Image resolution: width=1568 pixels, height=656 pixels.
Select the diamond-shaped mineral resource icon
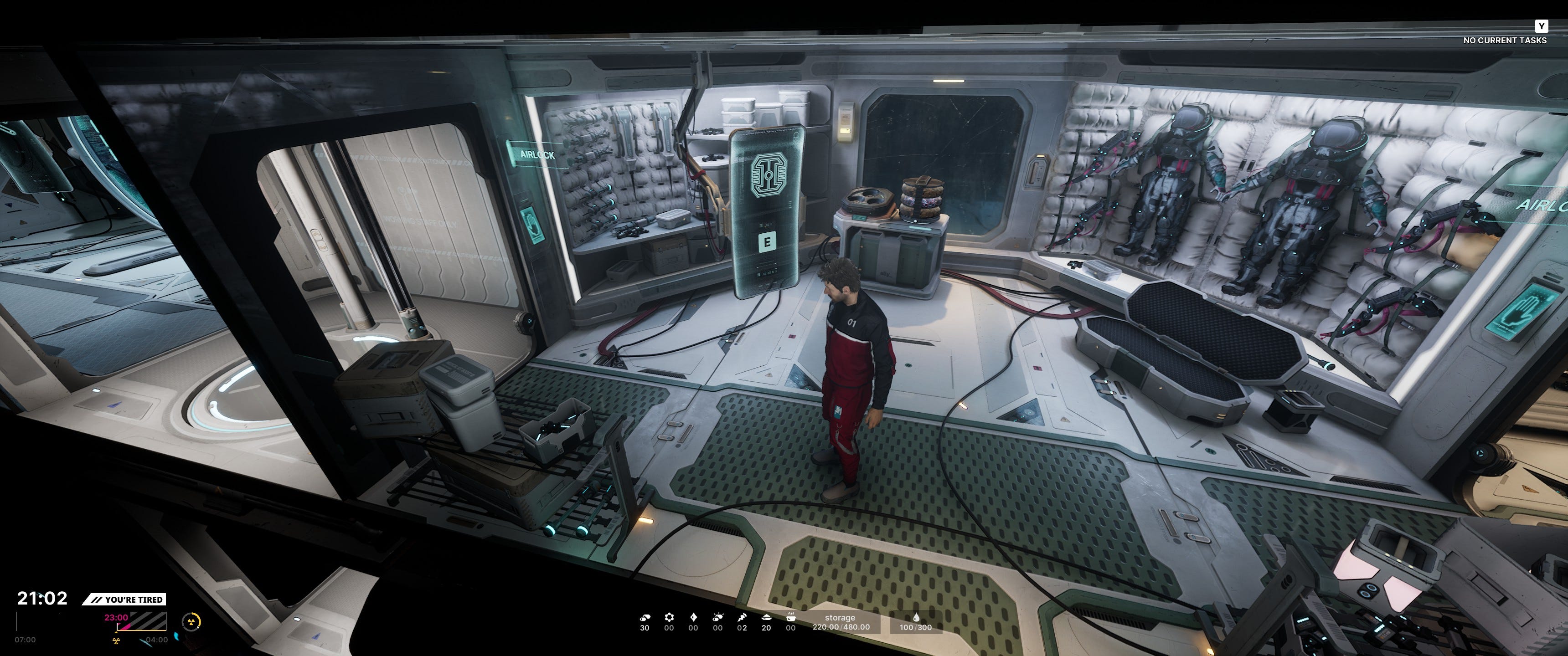[x=693, y=617]
